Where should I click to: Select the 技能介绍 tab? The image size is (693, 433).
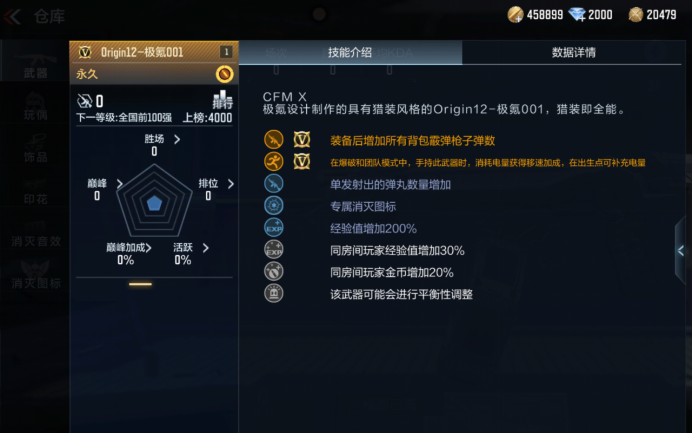[350, 52]
